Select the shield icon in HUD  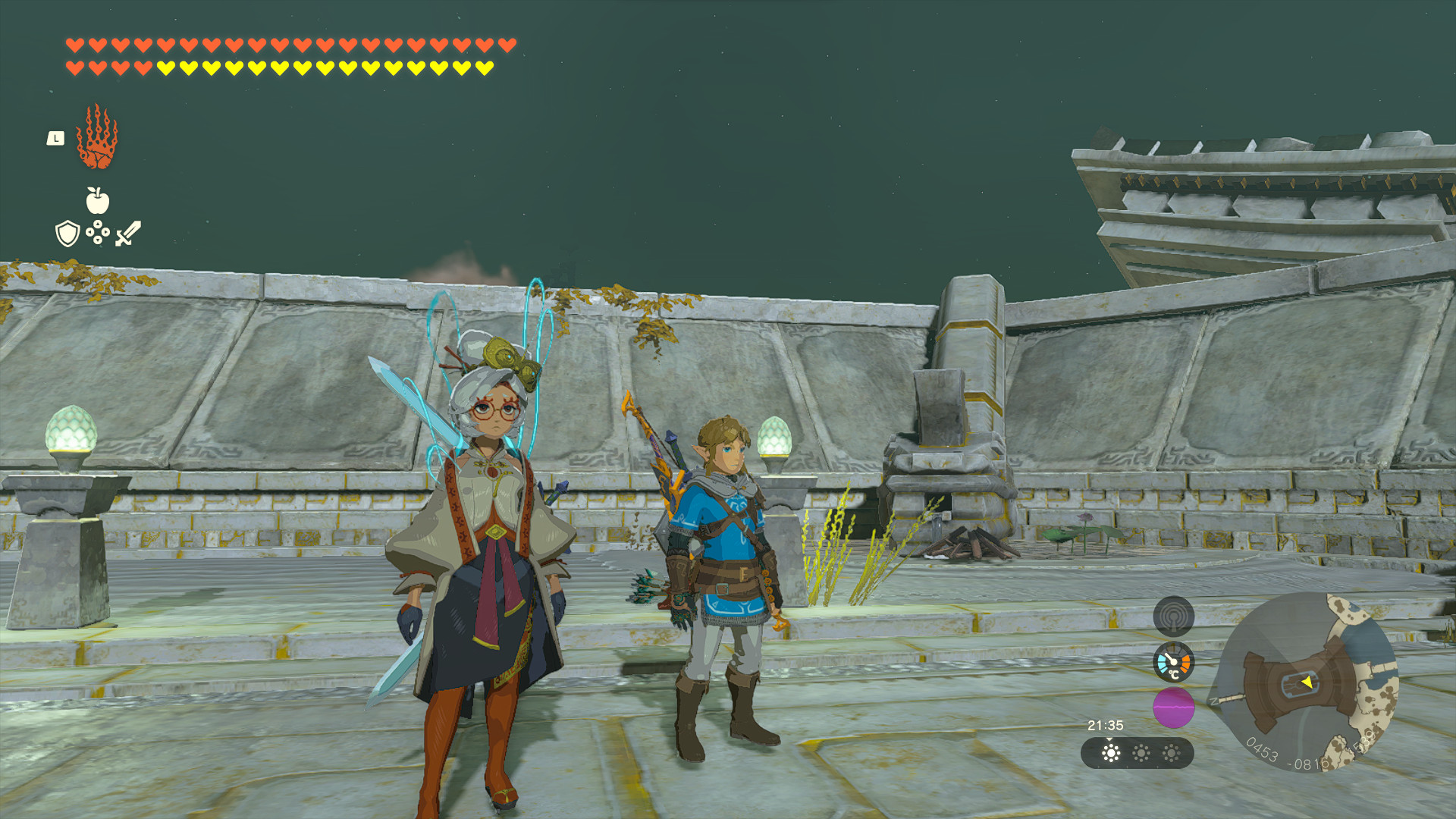pos(67,234)
